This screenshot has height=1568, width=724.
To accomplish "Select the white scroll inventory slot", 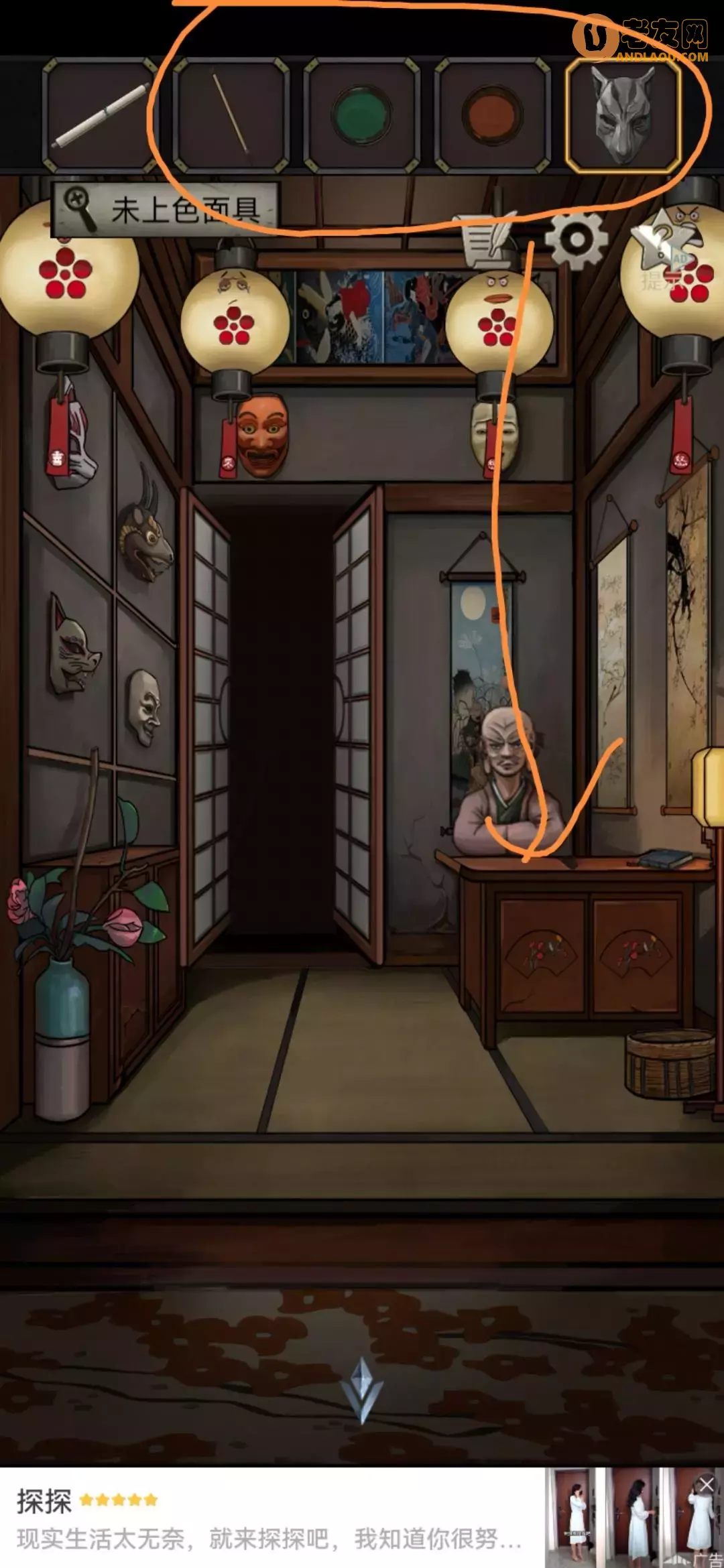I will (x=99, y=114).
